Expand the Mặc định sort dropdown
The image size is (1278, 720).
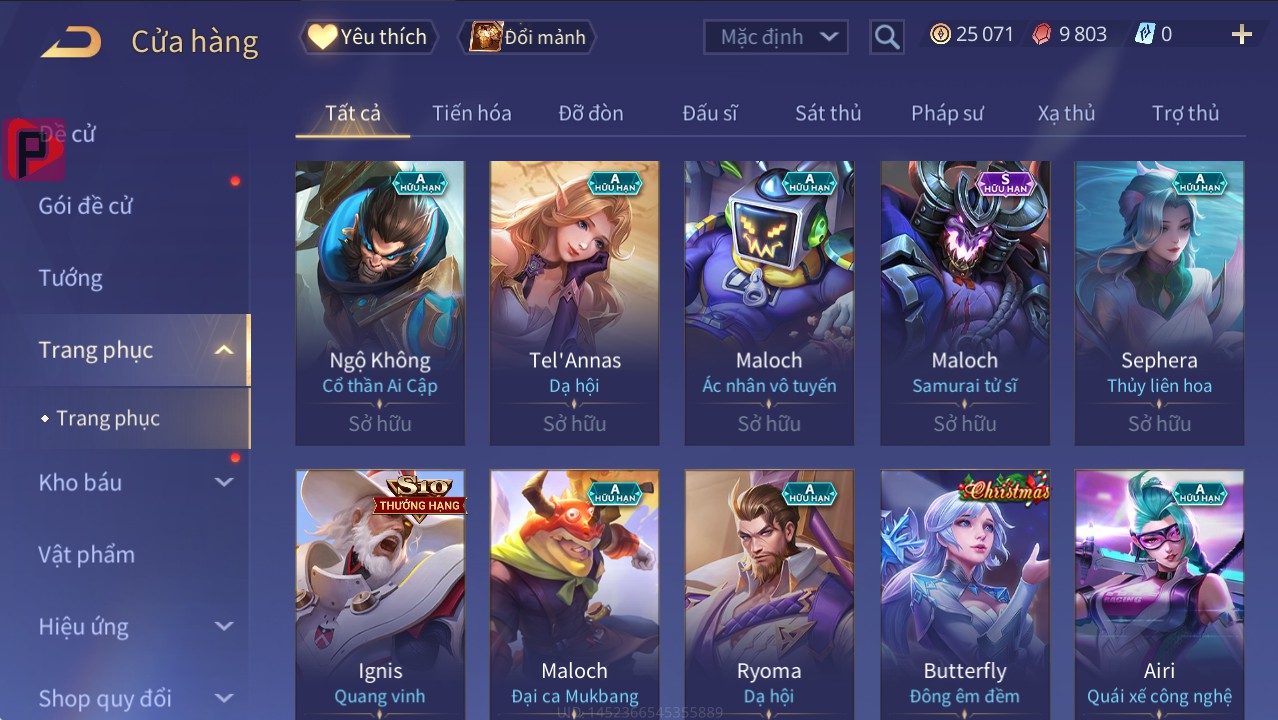pos(776,38)
